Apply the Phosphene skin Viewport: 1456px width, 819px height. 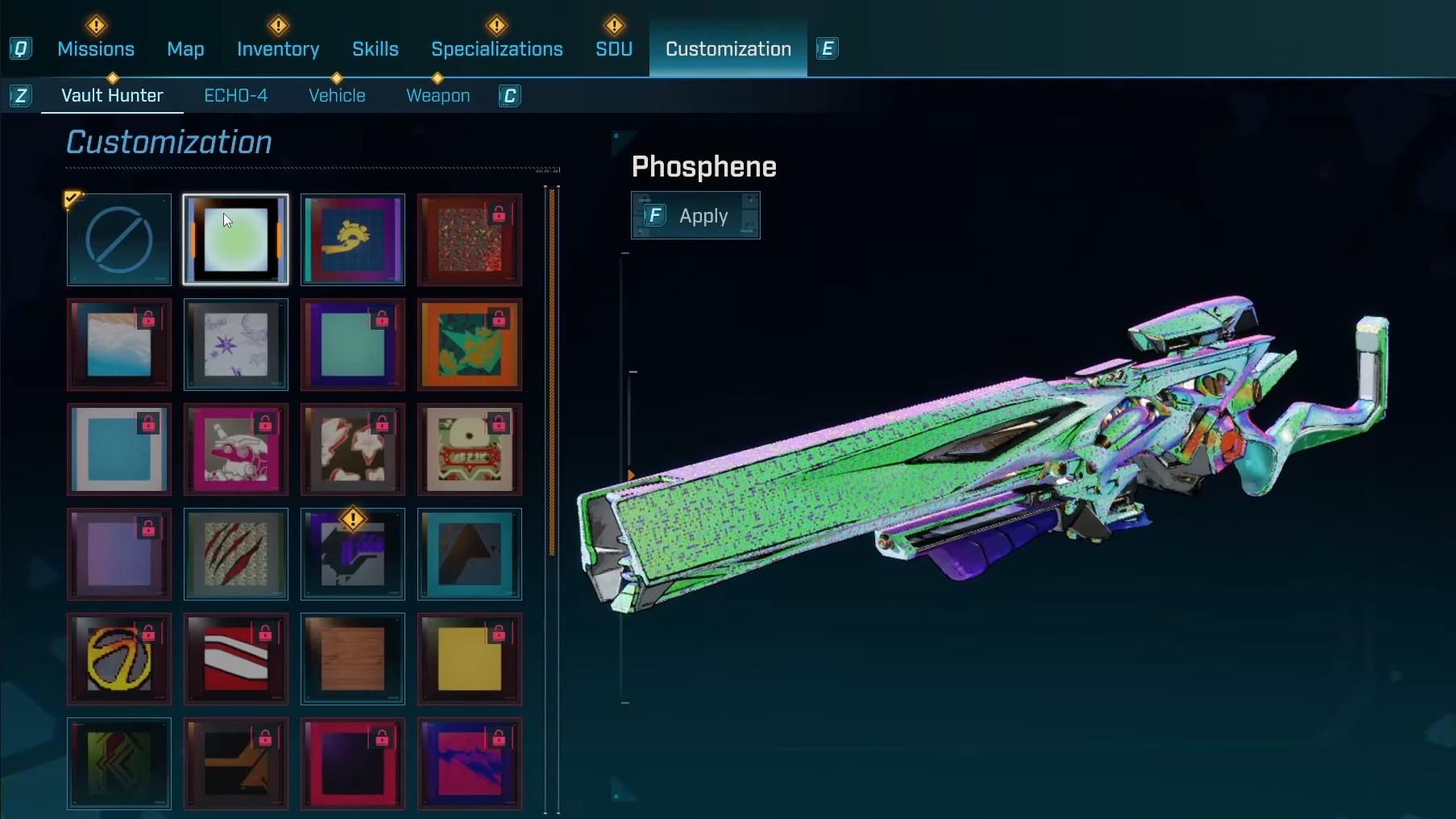pos(695,216)
